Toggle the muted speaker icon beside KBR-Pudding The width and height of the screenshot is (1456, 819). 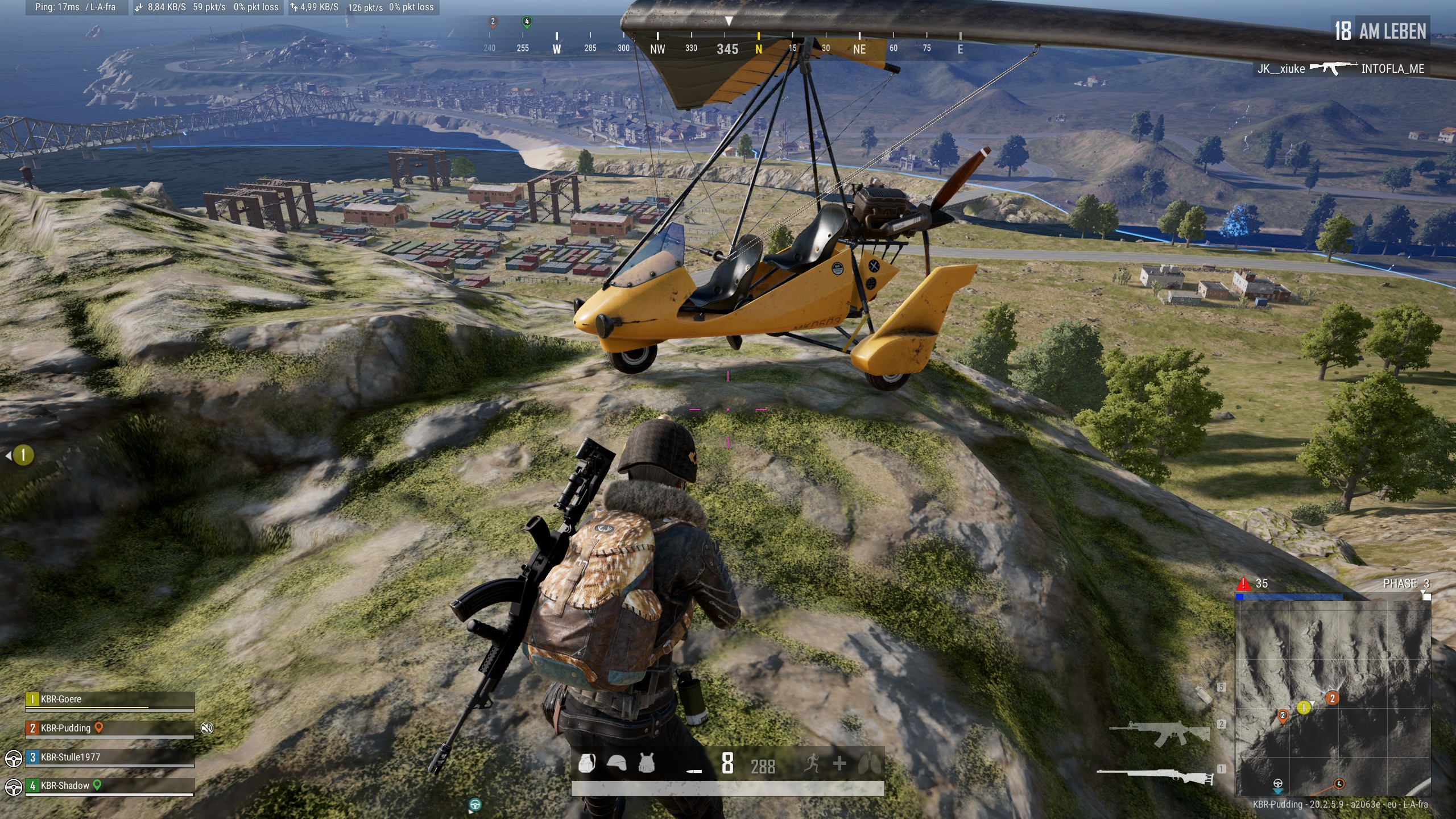click(x=207, y=728)
